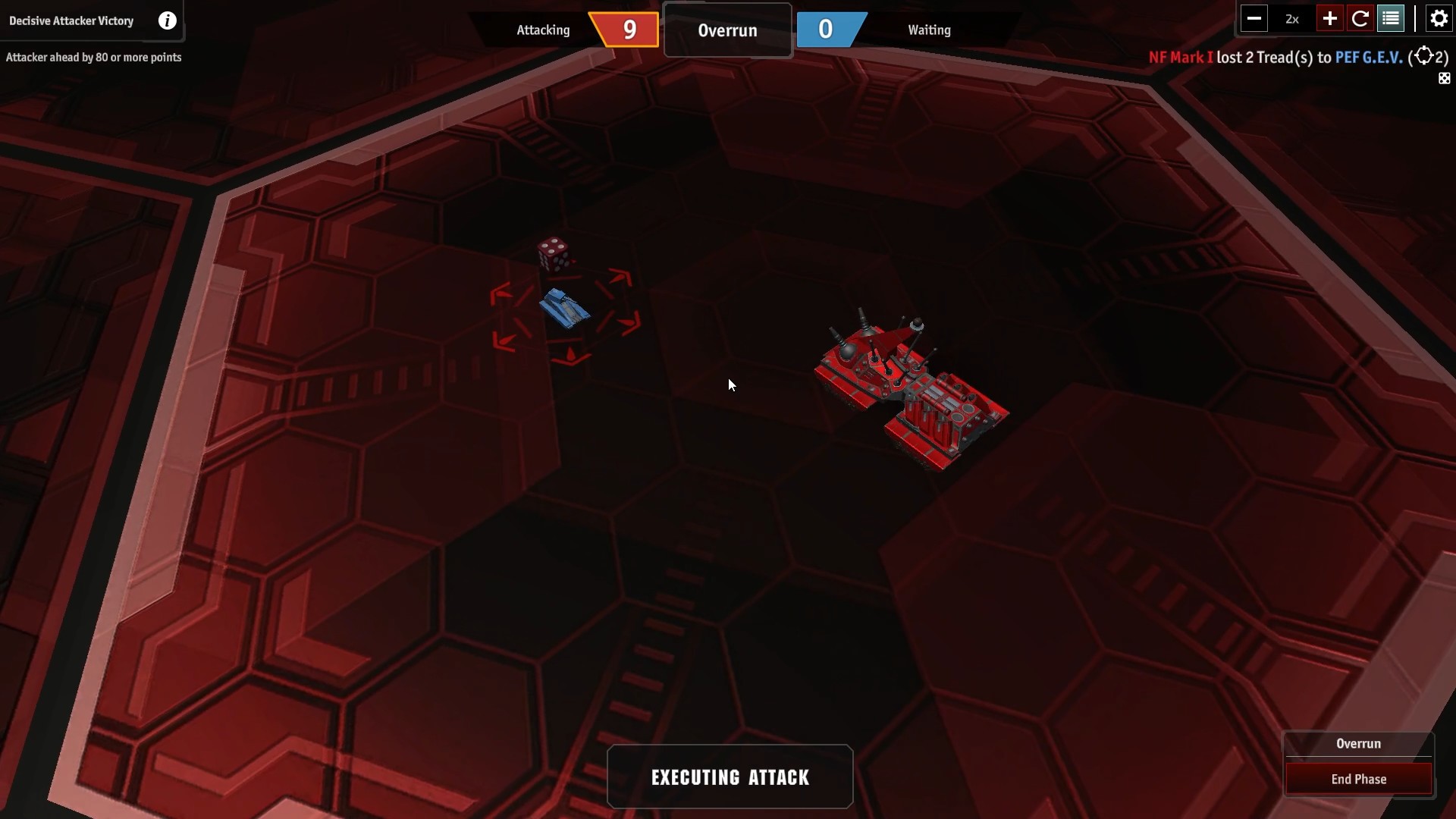The image size is (1456, 819).
Task: Click the circular arrow replay button
Action: pos(1360,19)
